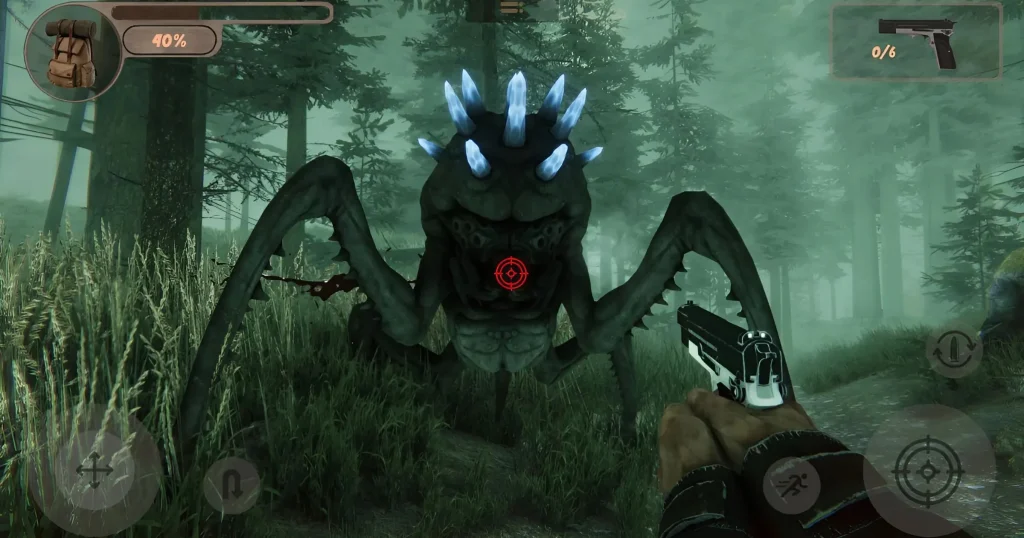
Task: Tap the reload bullet button
Action: coord(953,350)
